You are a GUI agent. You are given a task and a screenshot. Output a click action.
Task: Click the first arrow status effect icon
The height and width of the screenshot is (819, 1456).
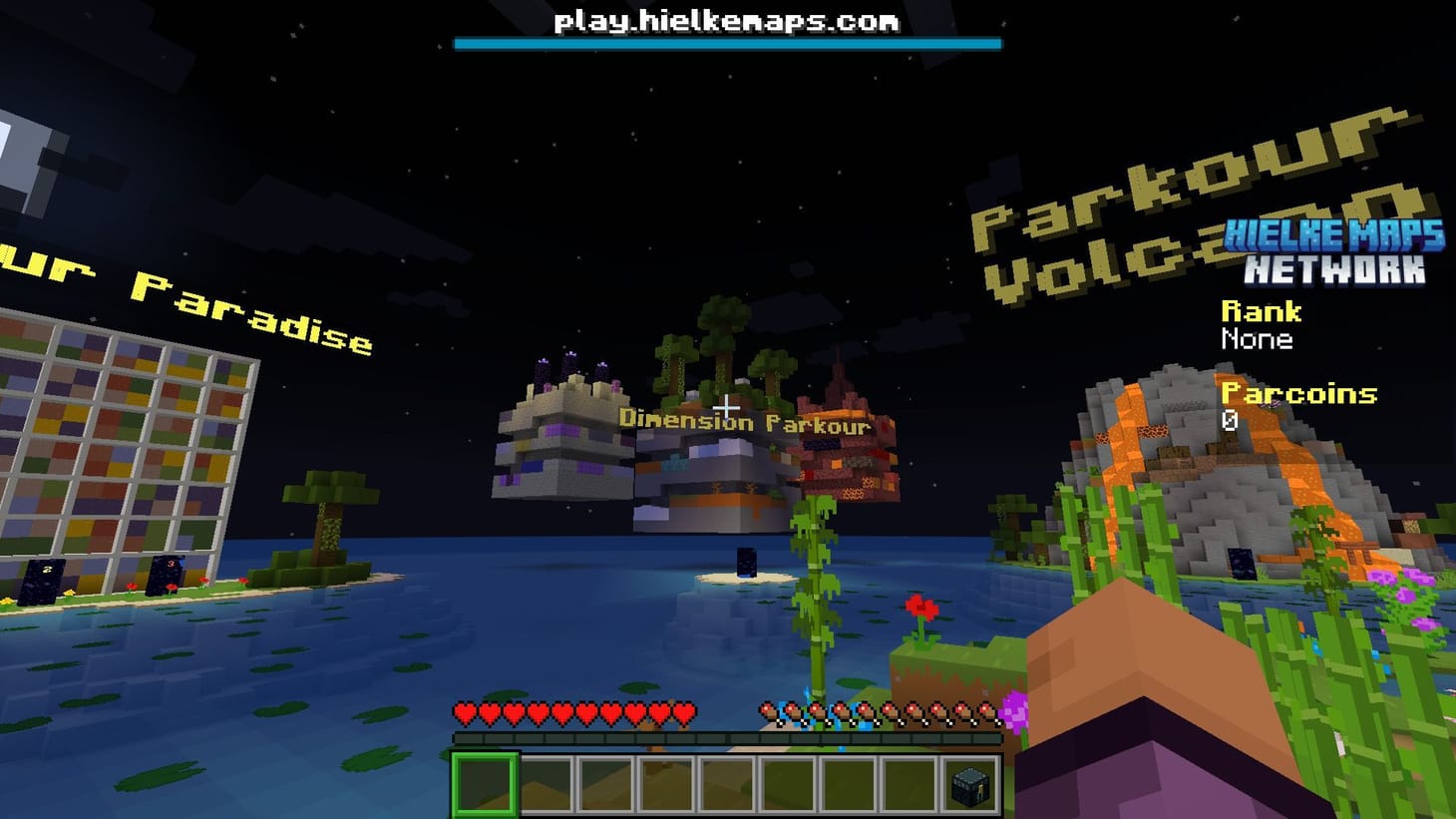[x=768, y=710]
